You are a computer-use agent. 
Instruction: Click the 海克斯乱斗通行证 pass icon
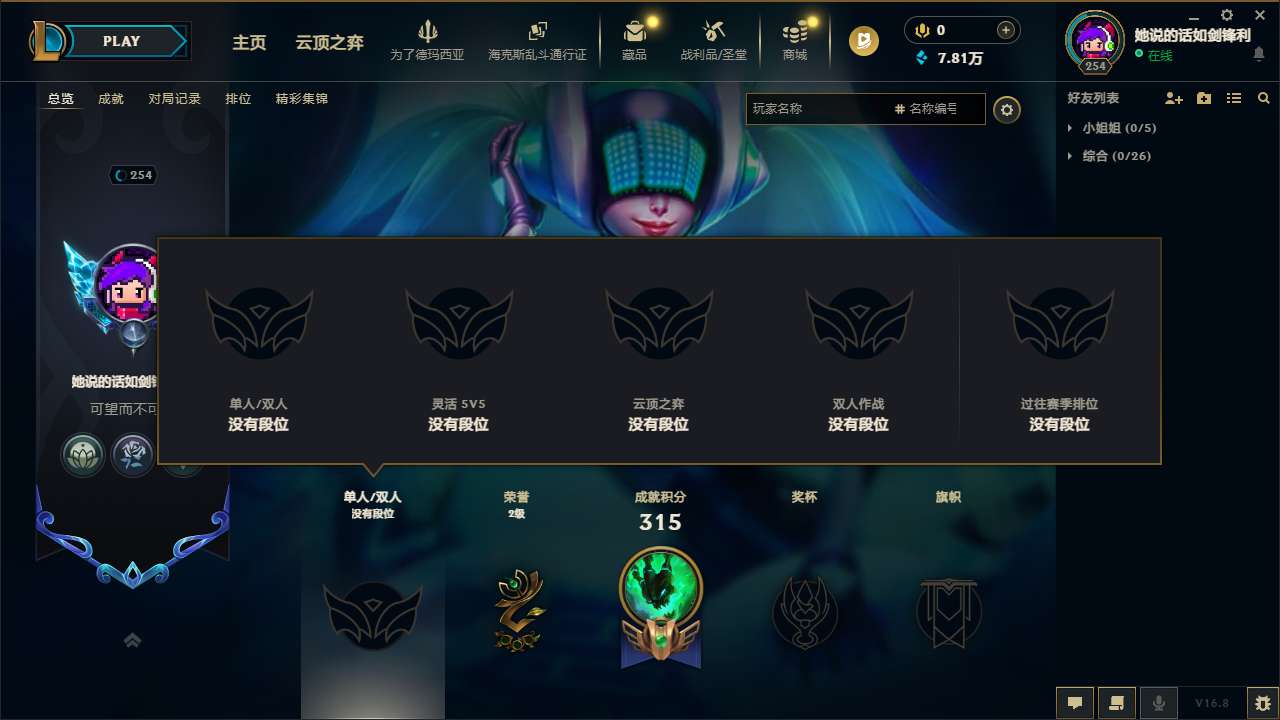pos(537,34)
